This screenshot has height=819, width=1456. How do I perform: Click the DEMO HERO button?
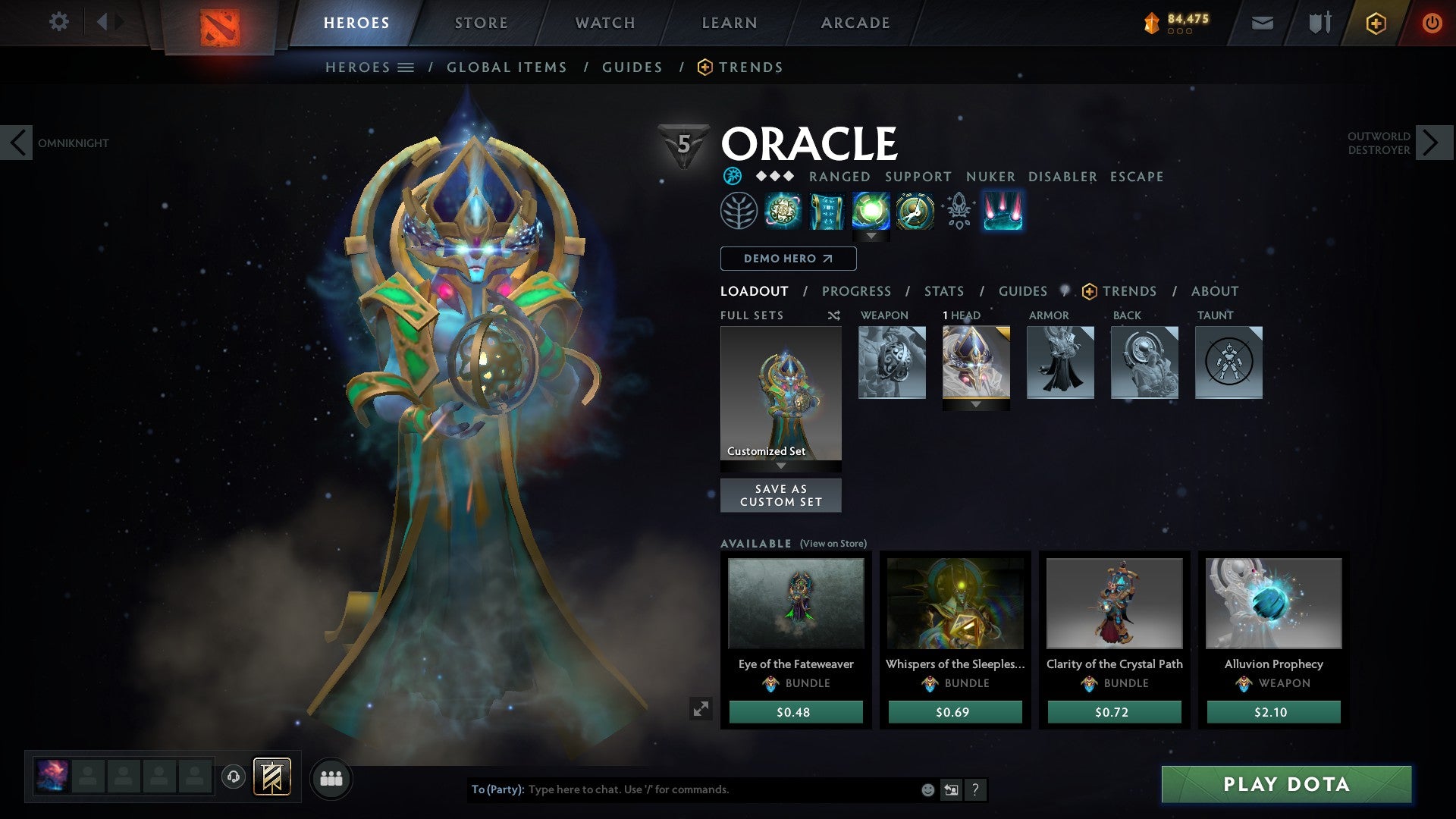pos(787,259)
